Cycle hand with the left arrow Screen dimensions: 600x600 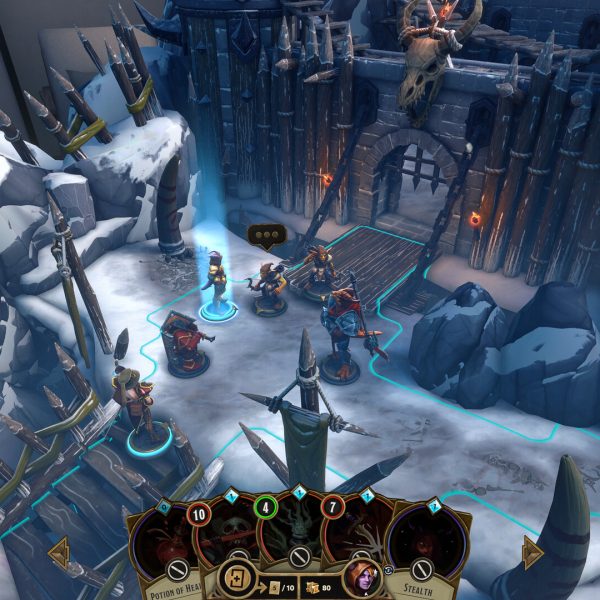click(x=59, y=551)
